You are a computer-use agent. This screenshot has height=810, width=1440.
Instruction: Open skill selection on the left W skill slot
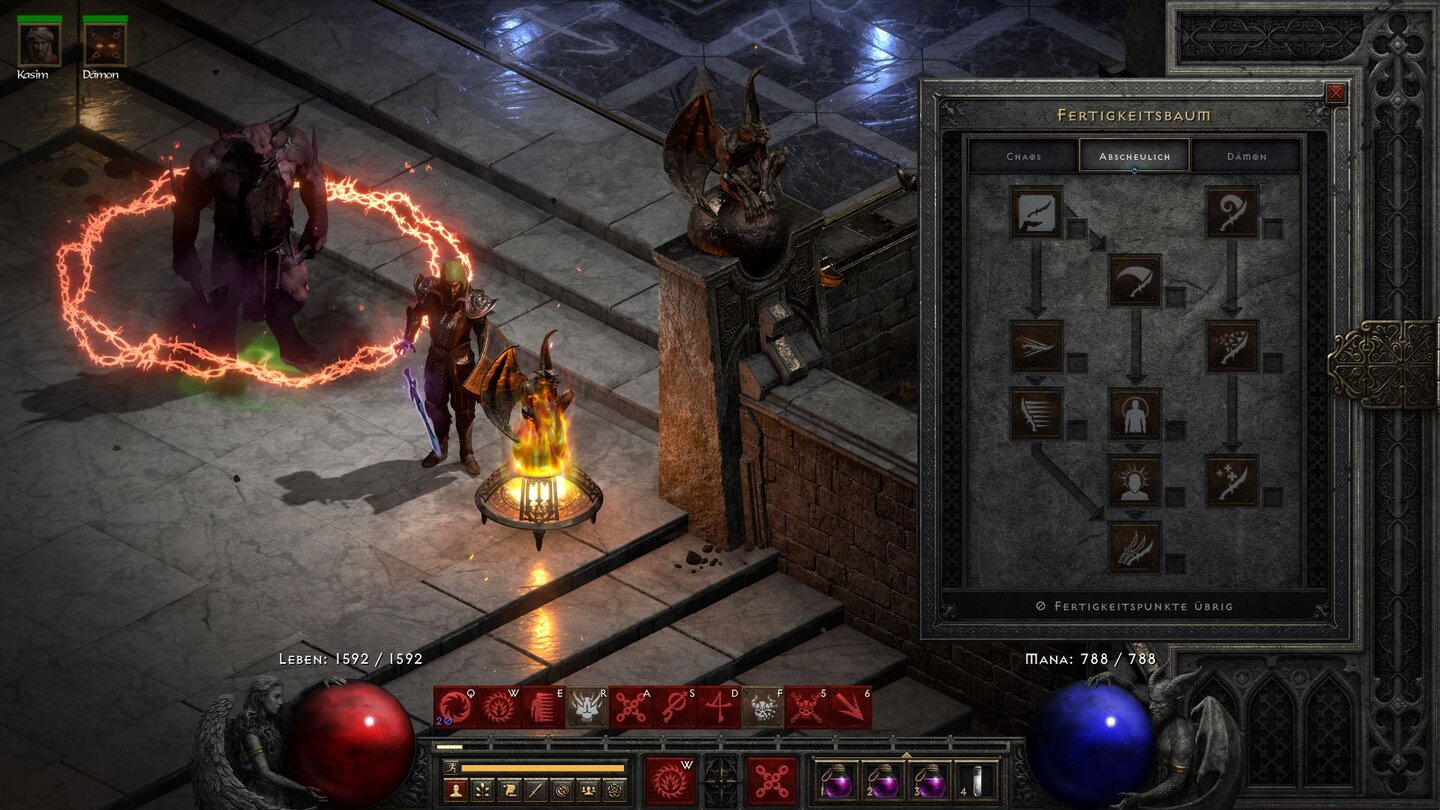(672, 781)
